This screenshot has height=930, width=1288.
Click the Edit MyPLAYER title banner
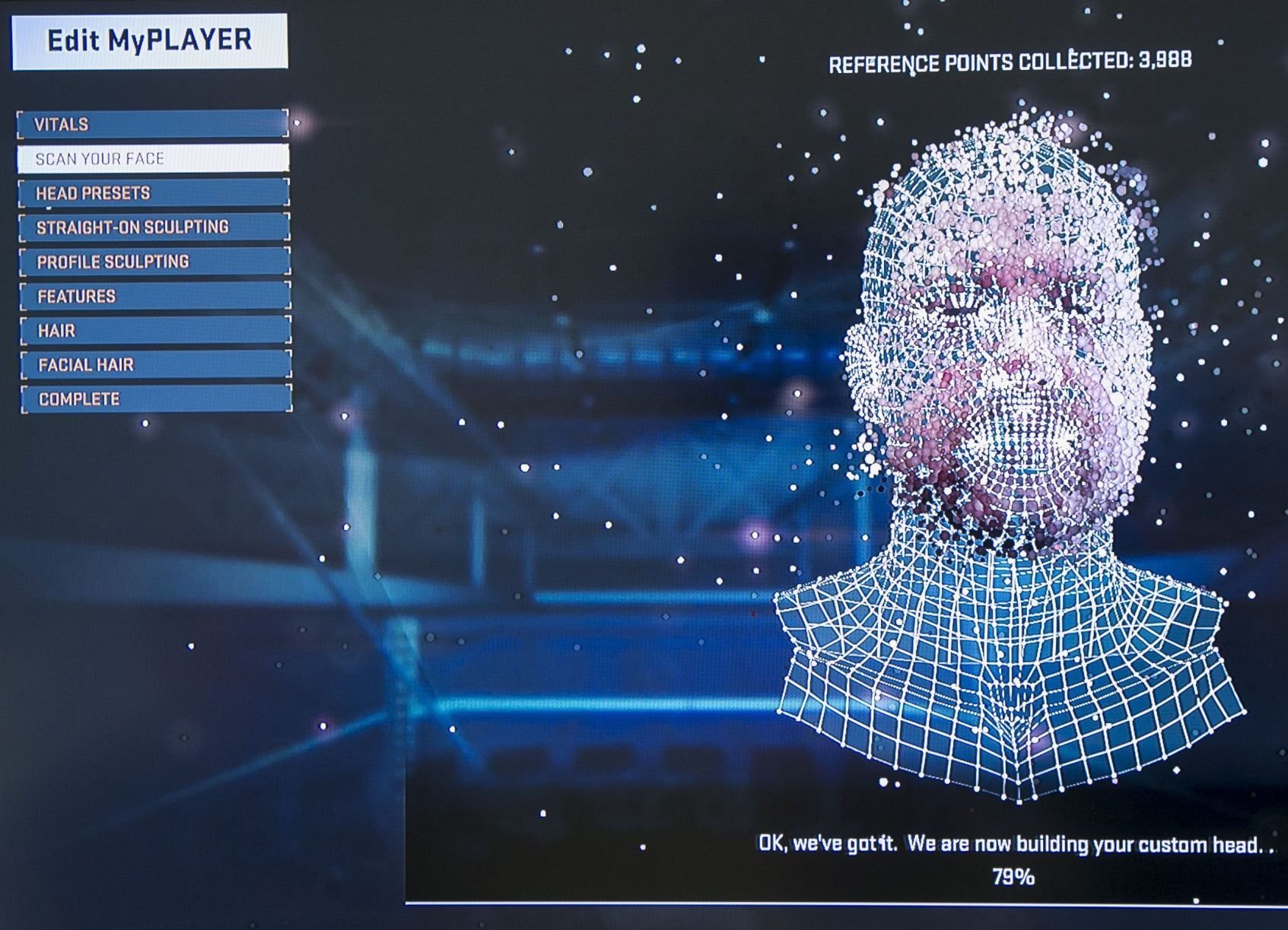pyautogui.click(x=150, y=40)
